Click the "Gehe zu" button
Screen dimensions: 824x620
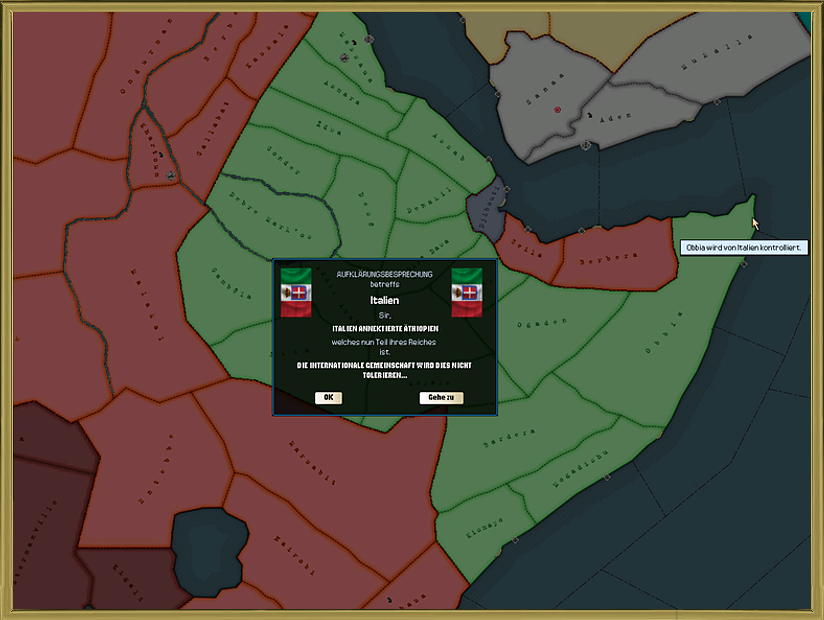tap(441, 397)
